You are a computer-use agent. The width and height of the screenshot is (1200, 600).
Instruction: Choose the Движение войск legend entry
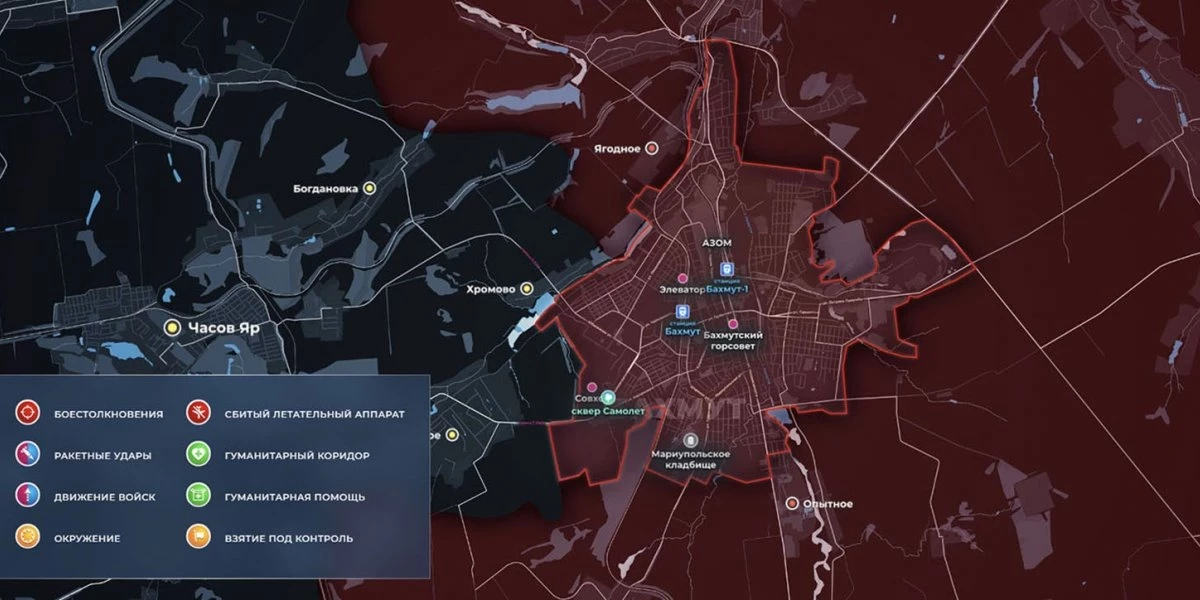pyautogui.click(x=27, y=496)
